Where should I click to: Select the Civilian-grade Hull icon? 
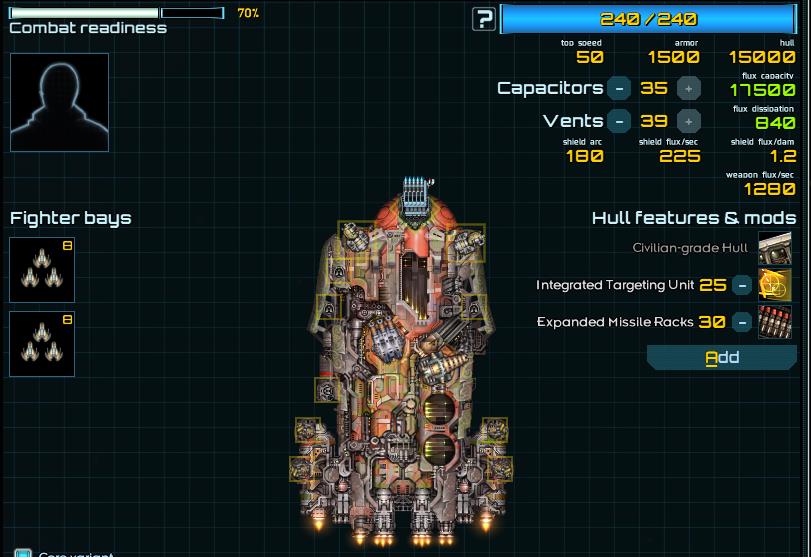click(x=775, y=248)
